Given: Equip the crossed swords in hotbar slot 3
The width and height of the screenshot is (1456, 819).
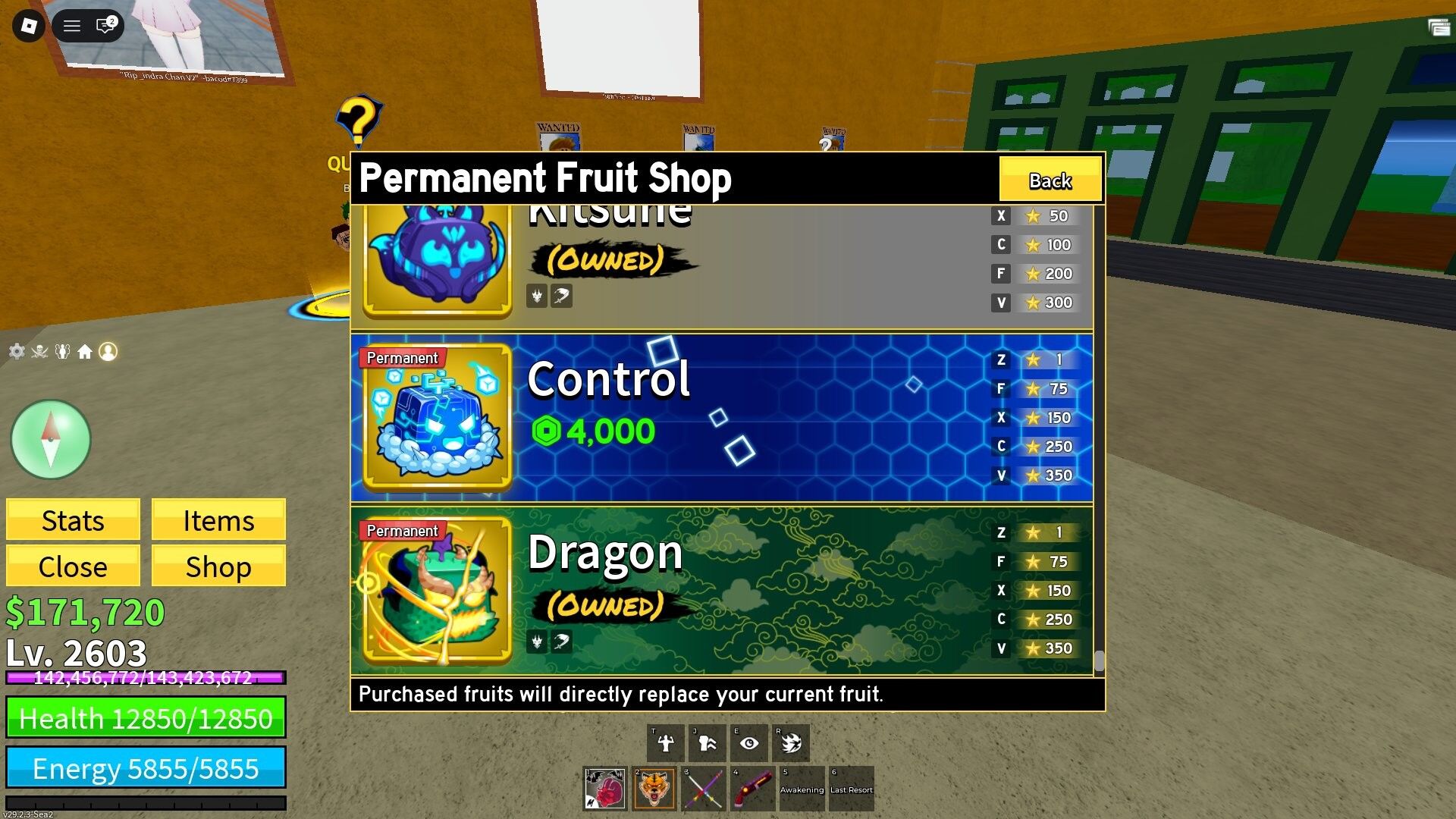Looking at the screenshot, I should tap(701, 789).
